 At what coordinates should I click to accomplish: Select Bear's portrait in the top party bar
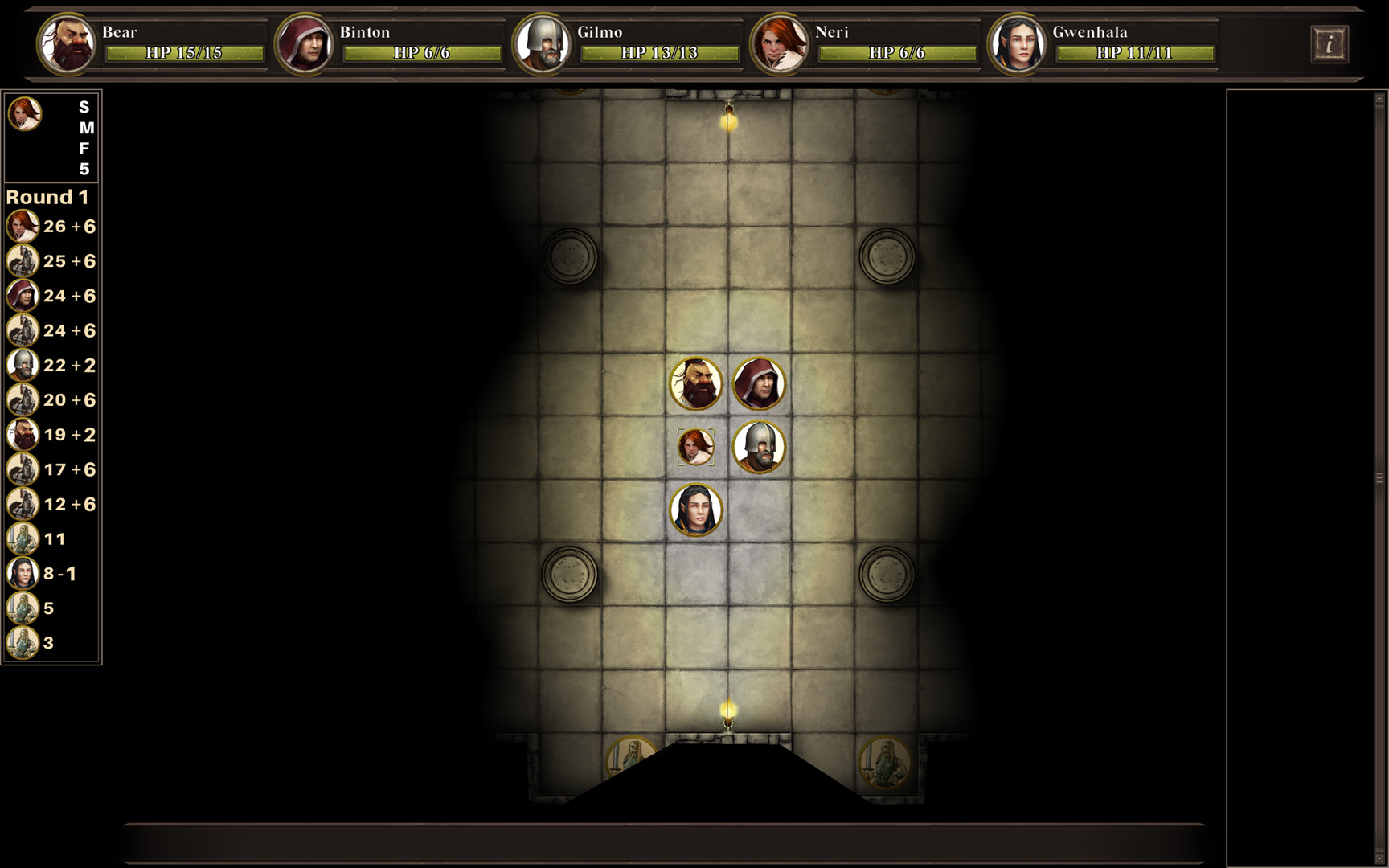(x=68, y=44)
